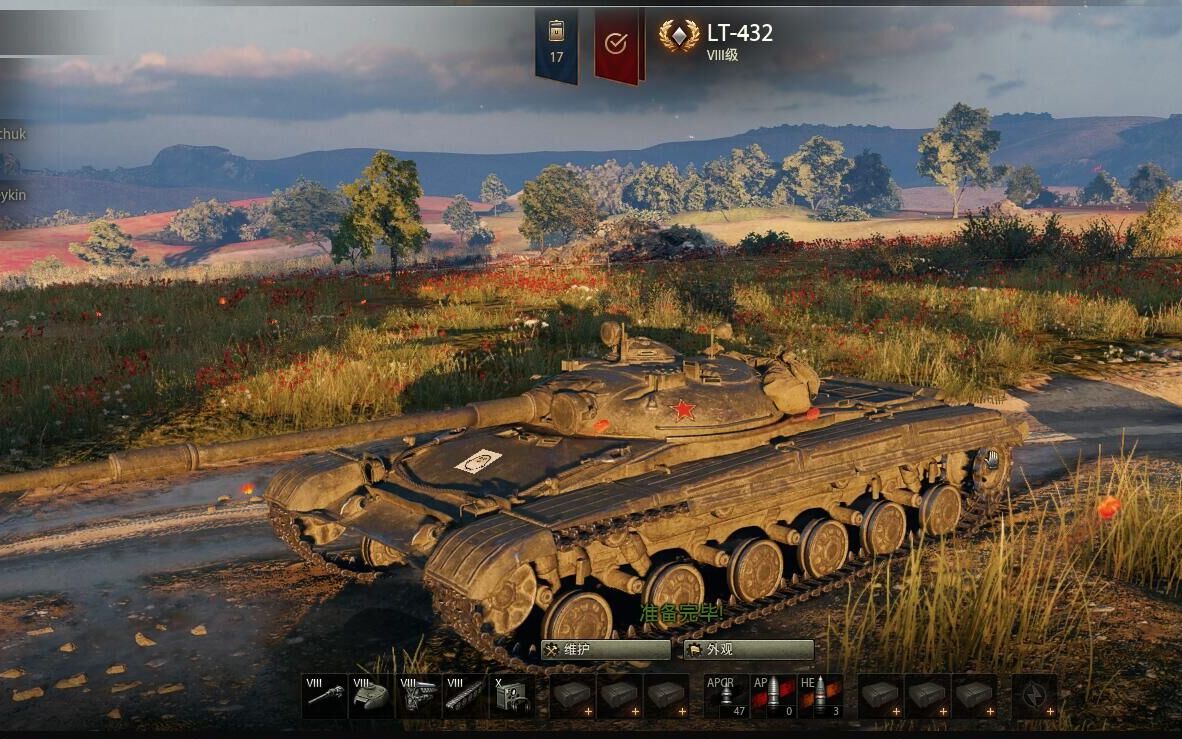Choose the HE shell slot
Image resolution: width=1182 pixels, height=739 pixels.
coord(819,696)
